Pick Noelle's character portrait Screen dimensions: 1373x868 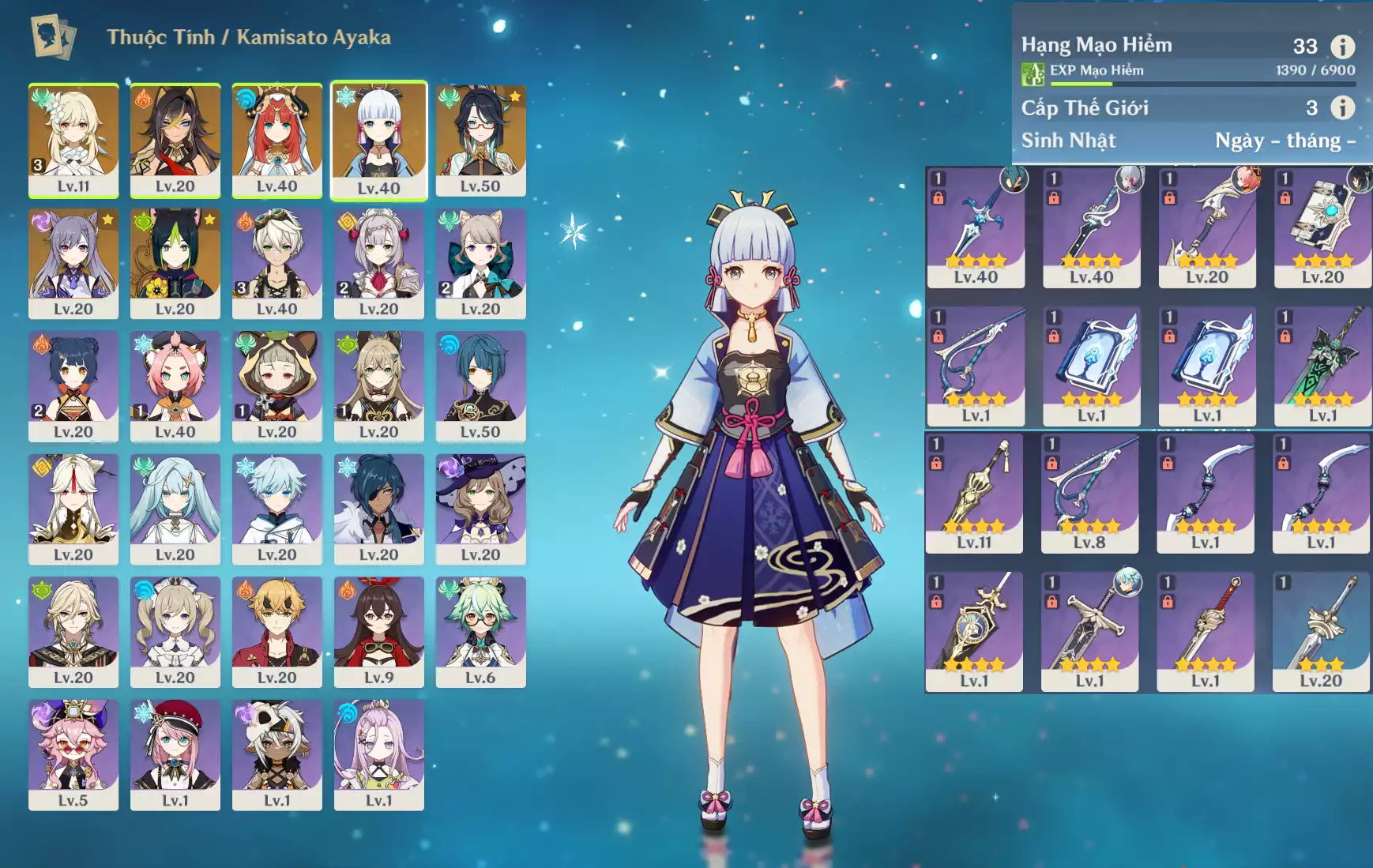pyautogui.click(x=378, y=263)
